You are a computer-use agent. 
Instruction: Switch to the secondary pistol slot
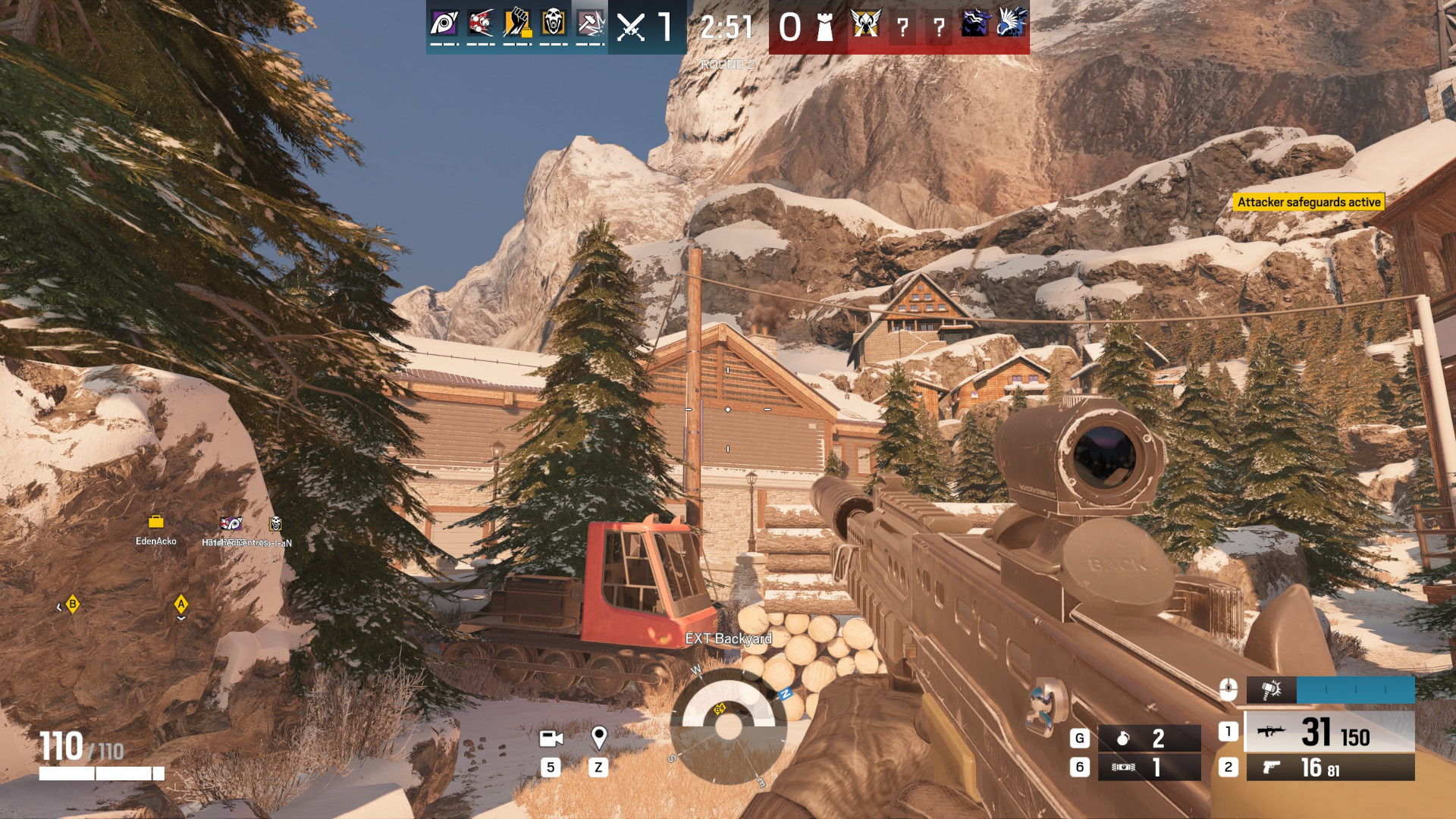1329,767
